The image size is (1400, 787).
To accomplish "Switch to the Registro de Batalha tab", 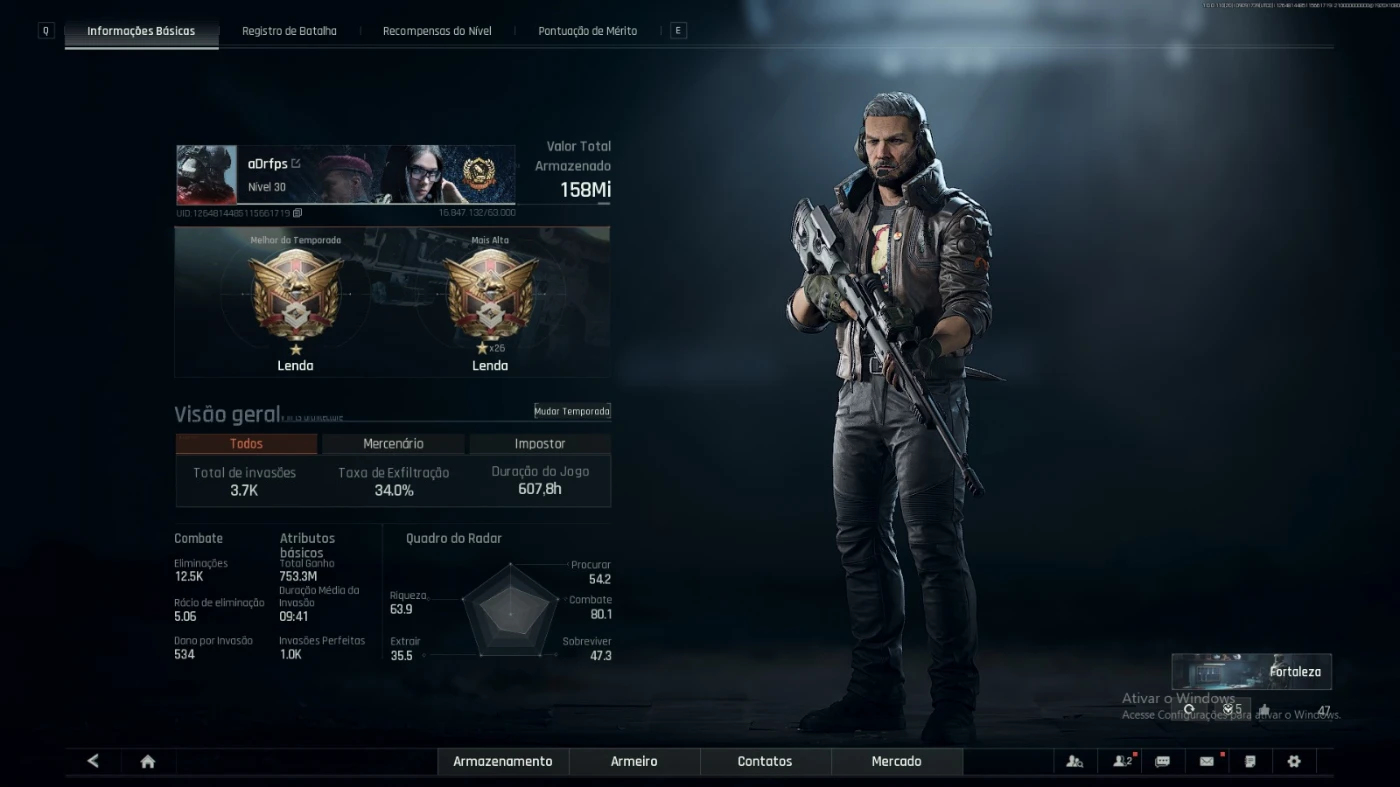I will pos(289,31).
